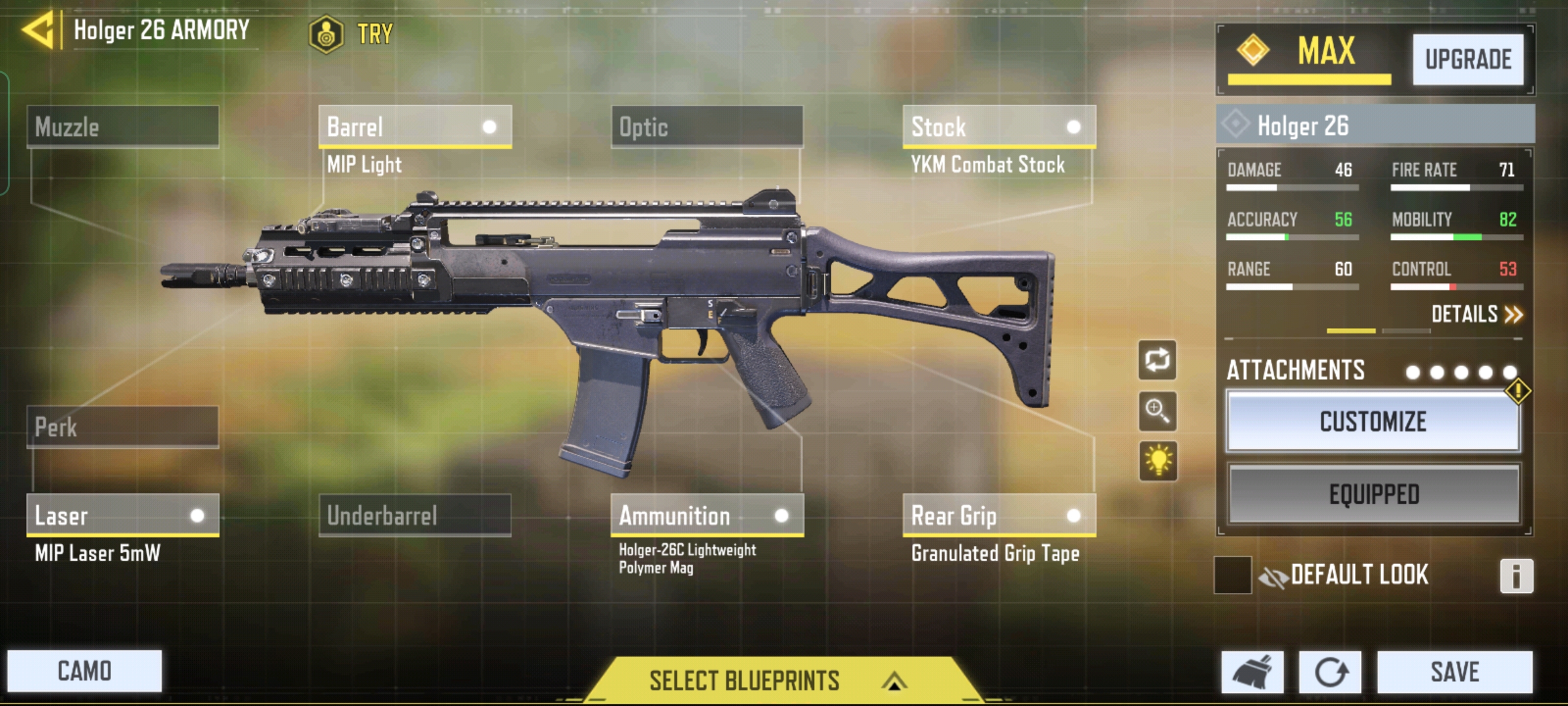This screenshot has height=706, width=1568.
Task: Go back using the yellow arrow
Action: click(x=38, y=30)
